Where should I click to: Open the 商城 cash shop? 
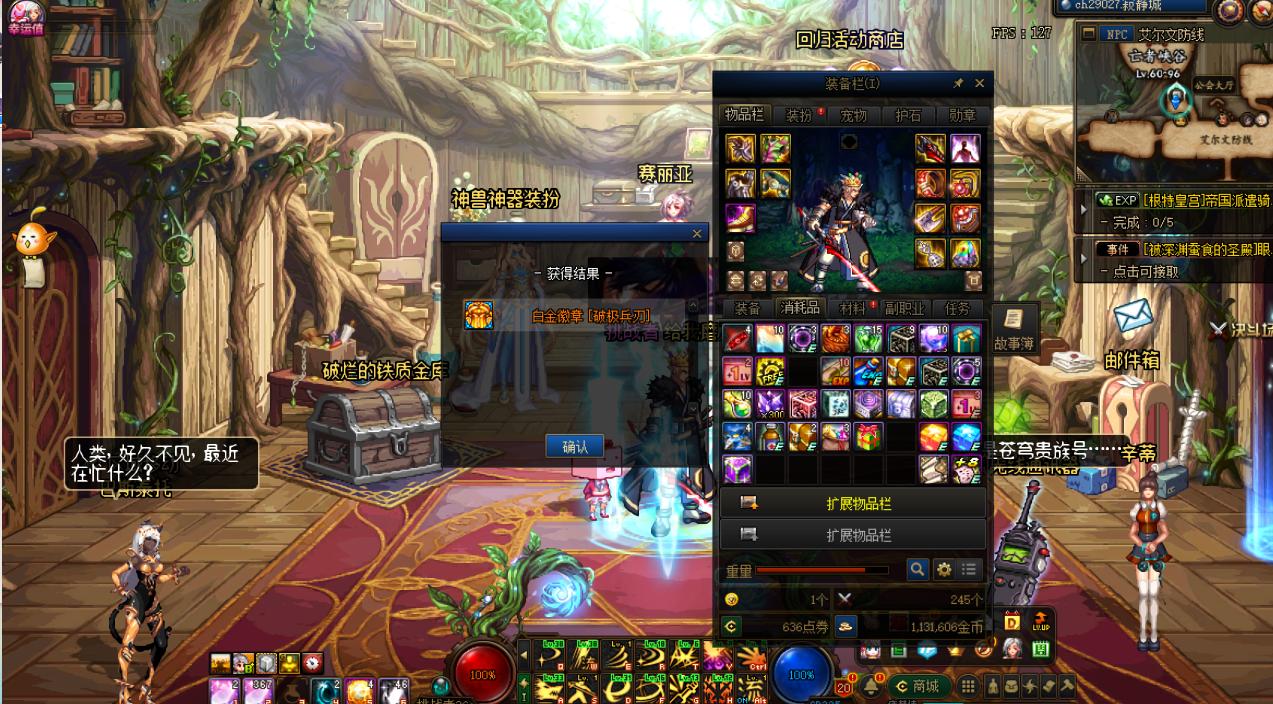point(919,686)
